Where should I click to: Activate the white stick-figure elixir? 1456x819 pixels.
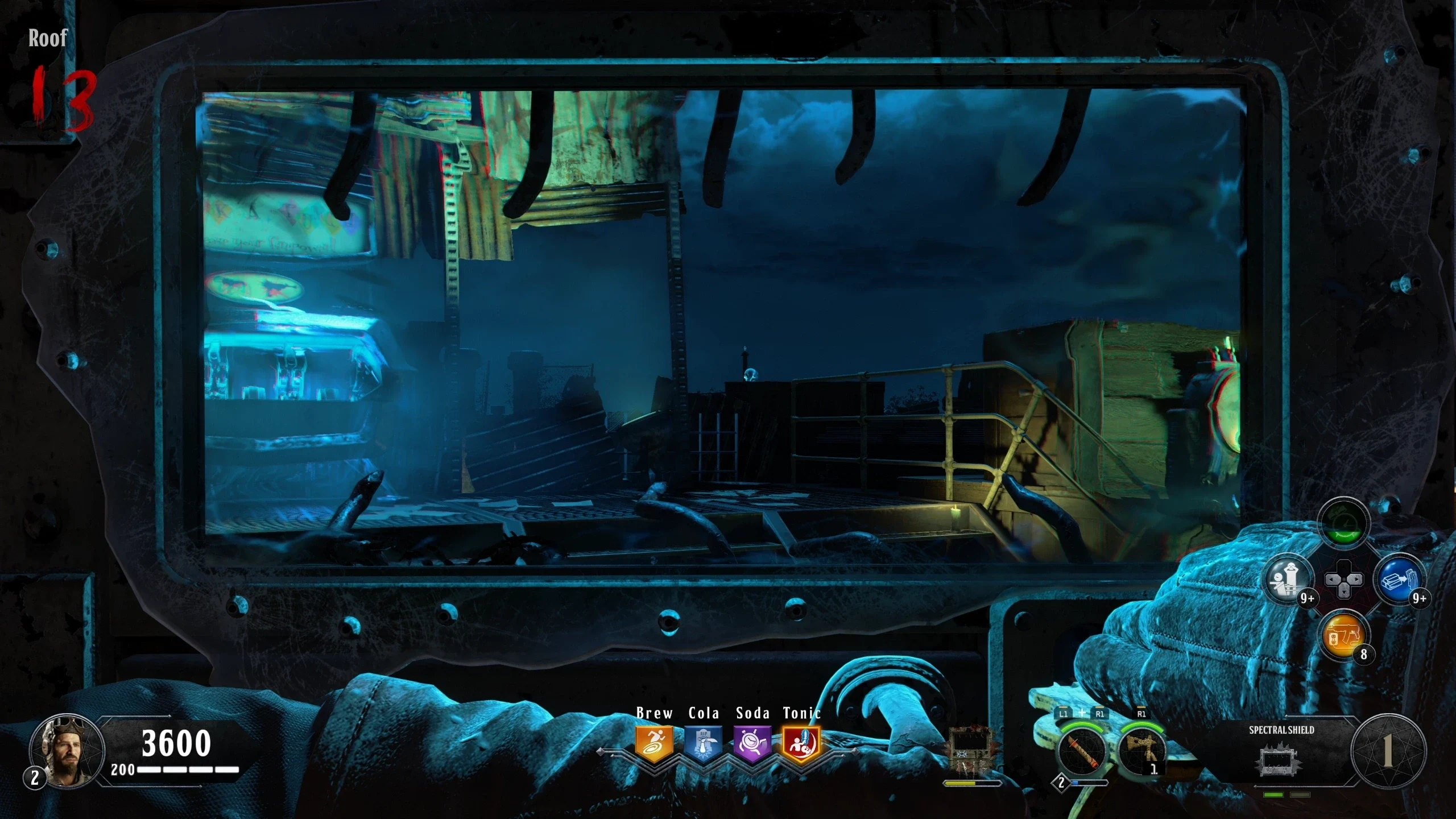[1288, 580]
